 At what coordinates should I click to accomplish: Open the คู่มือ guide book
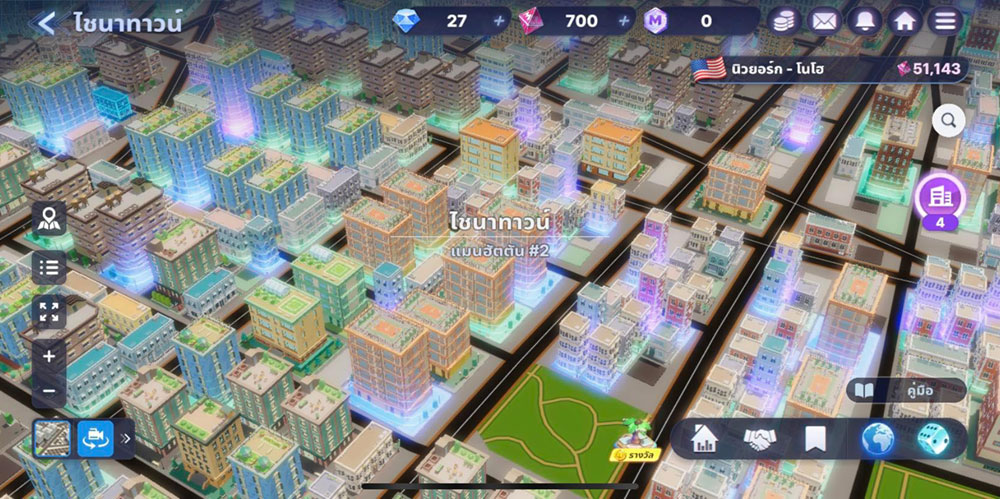906,390
